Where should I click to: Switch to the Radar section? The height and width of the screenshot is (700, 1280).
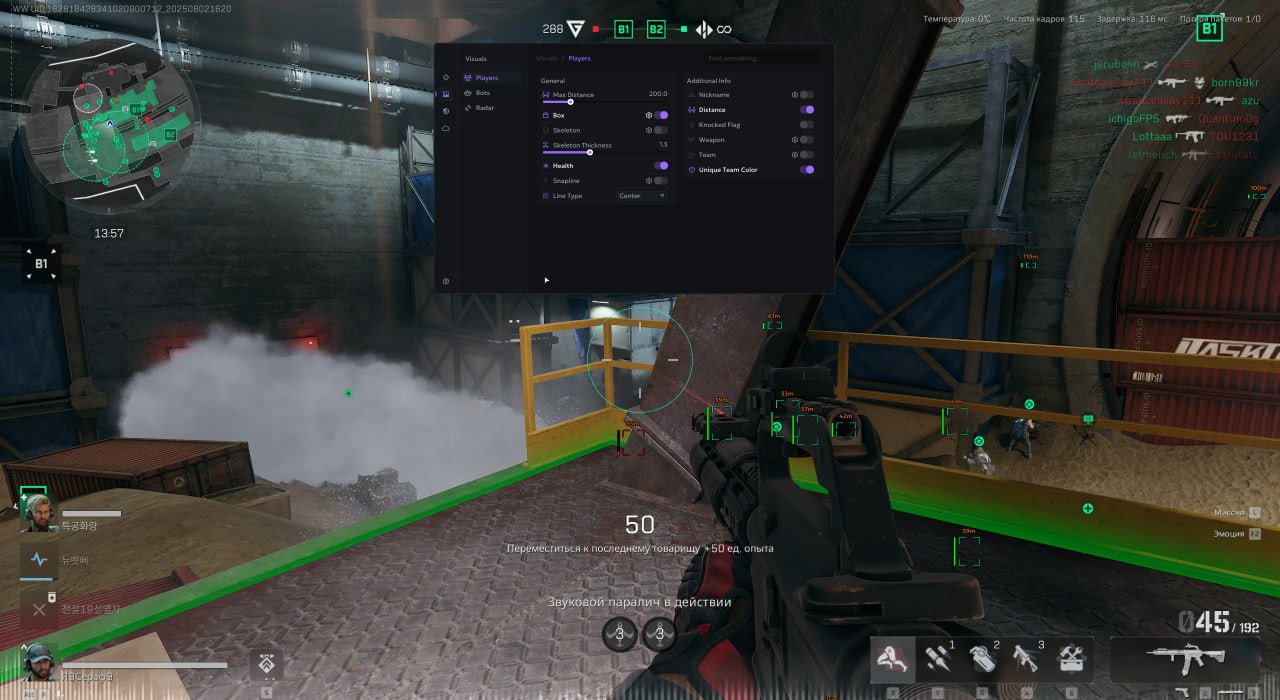pos(484,108)
